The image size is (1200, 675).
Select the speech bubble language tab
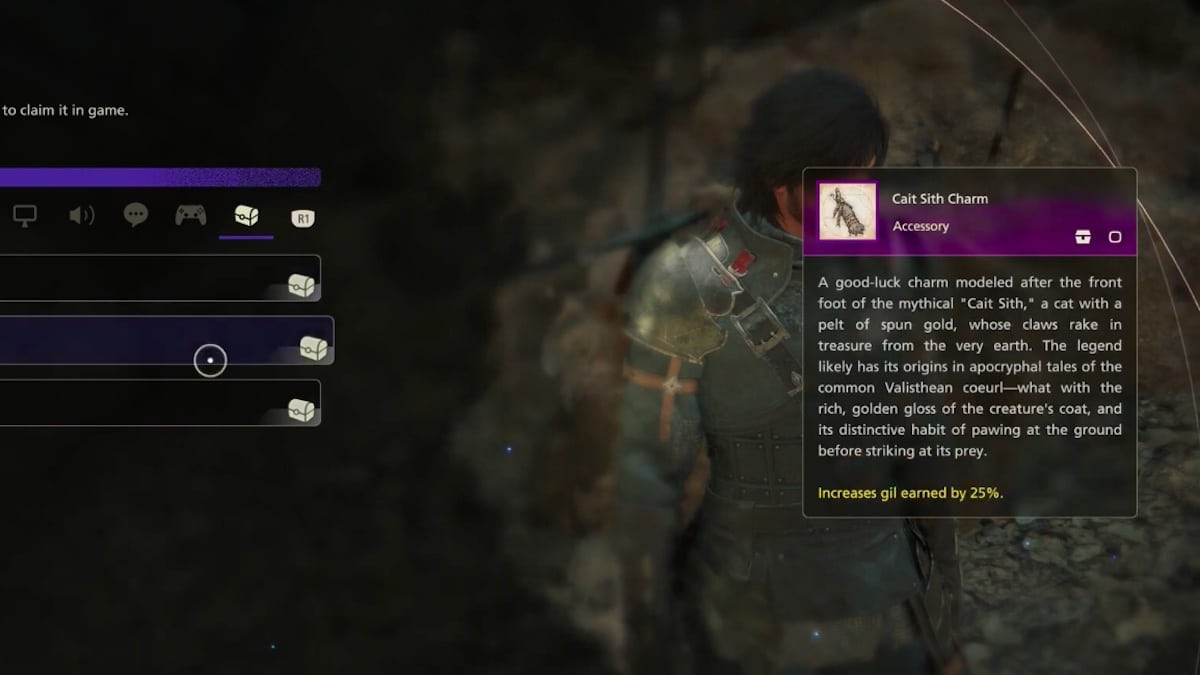(135, 215)
